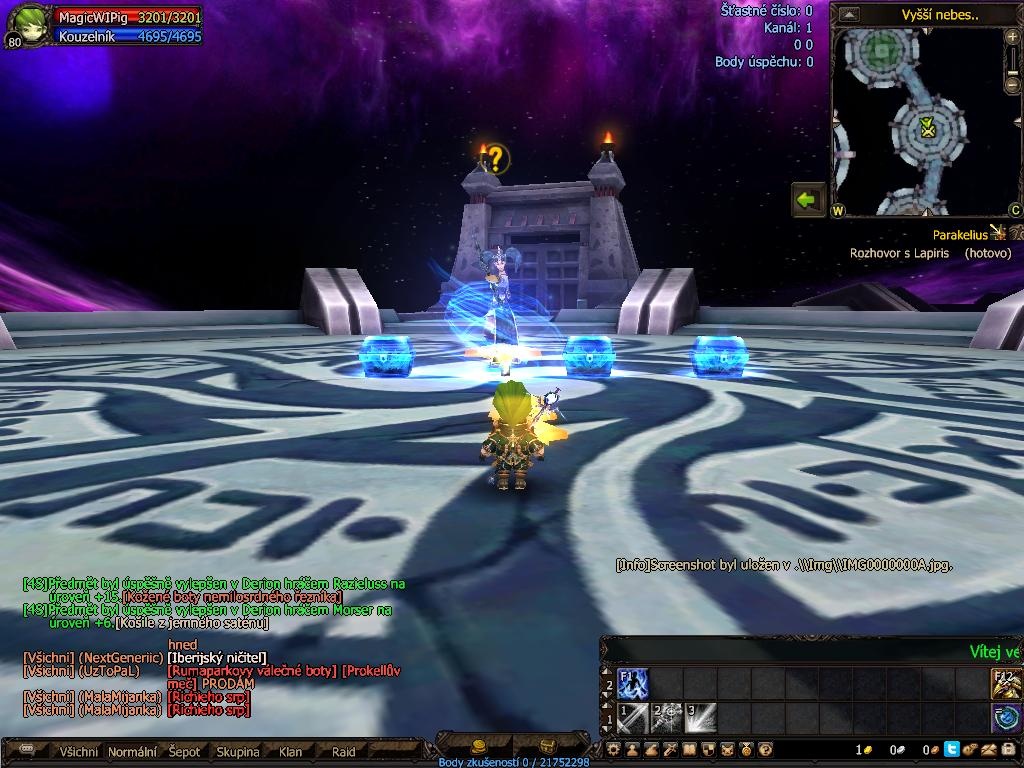
Task: Open settings via the gear icon
Action: pos(614,749)
